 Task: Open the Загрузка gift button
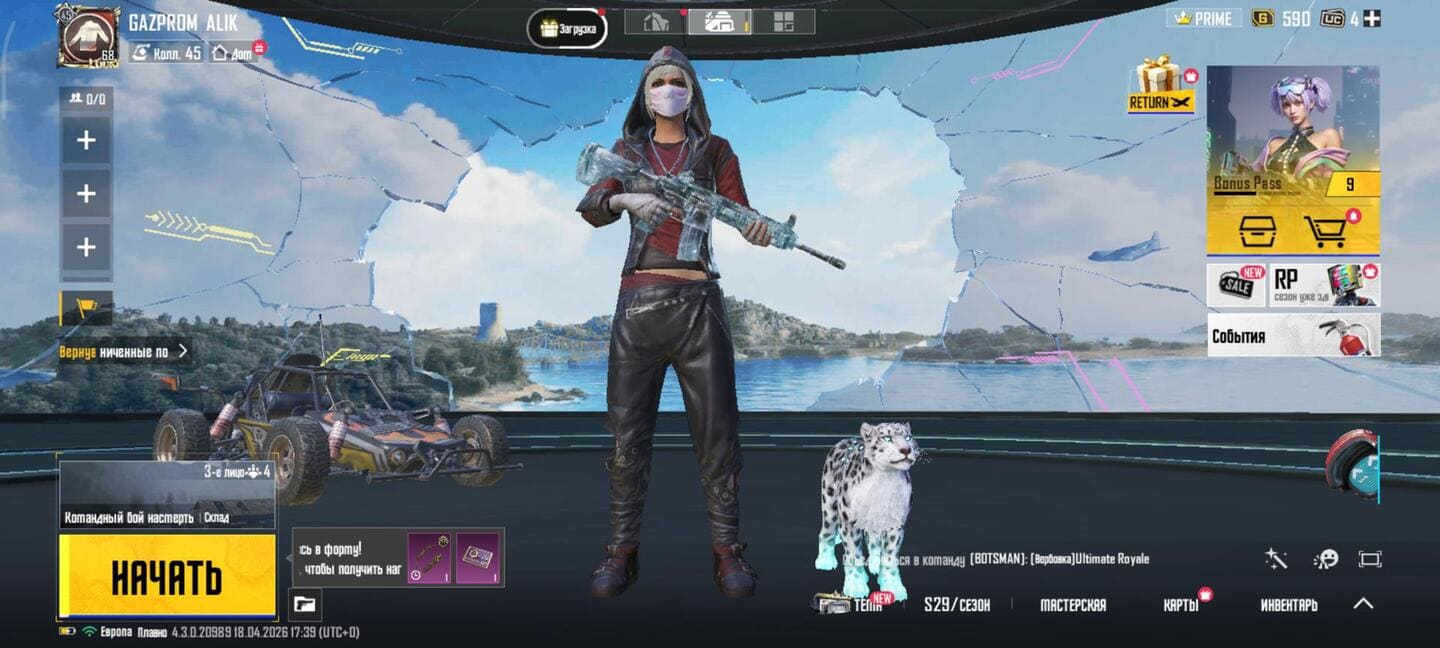click(567, 28)
